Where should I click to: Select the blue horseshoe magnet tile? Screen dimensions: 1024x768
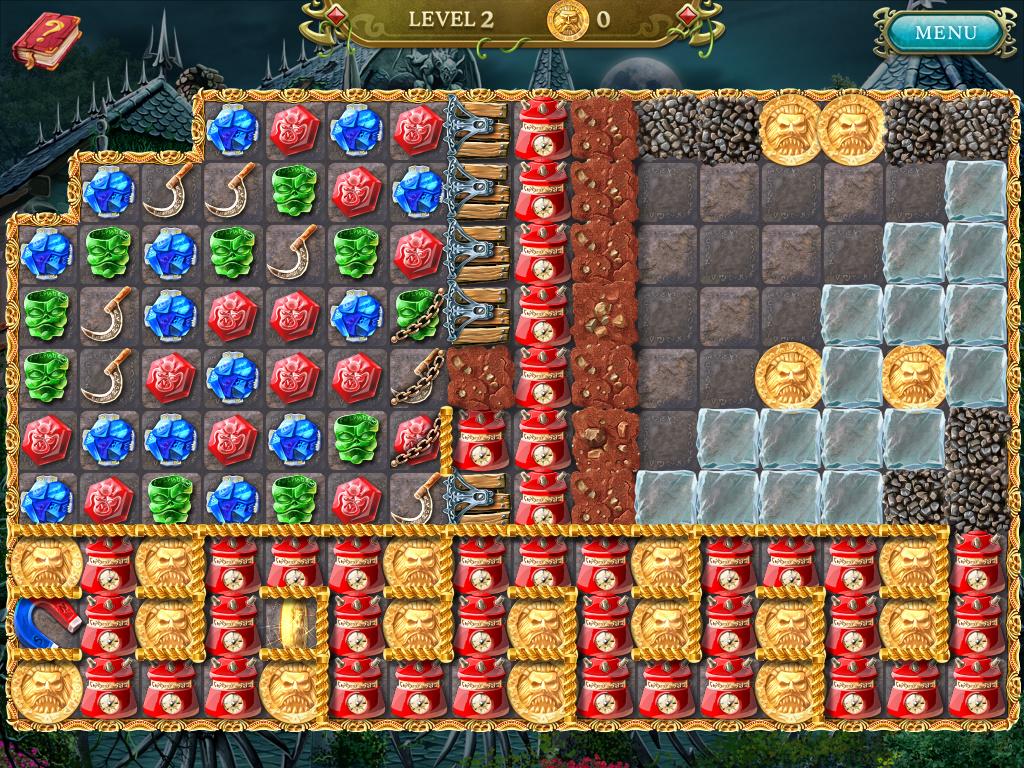[x=45, y=622]
